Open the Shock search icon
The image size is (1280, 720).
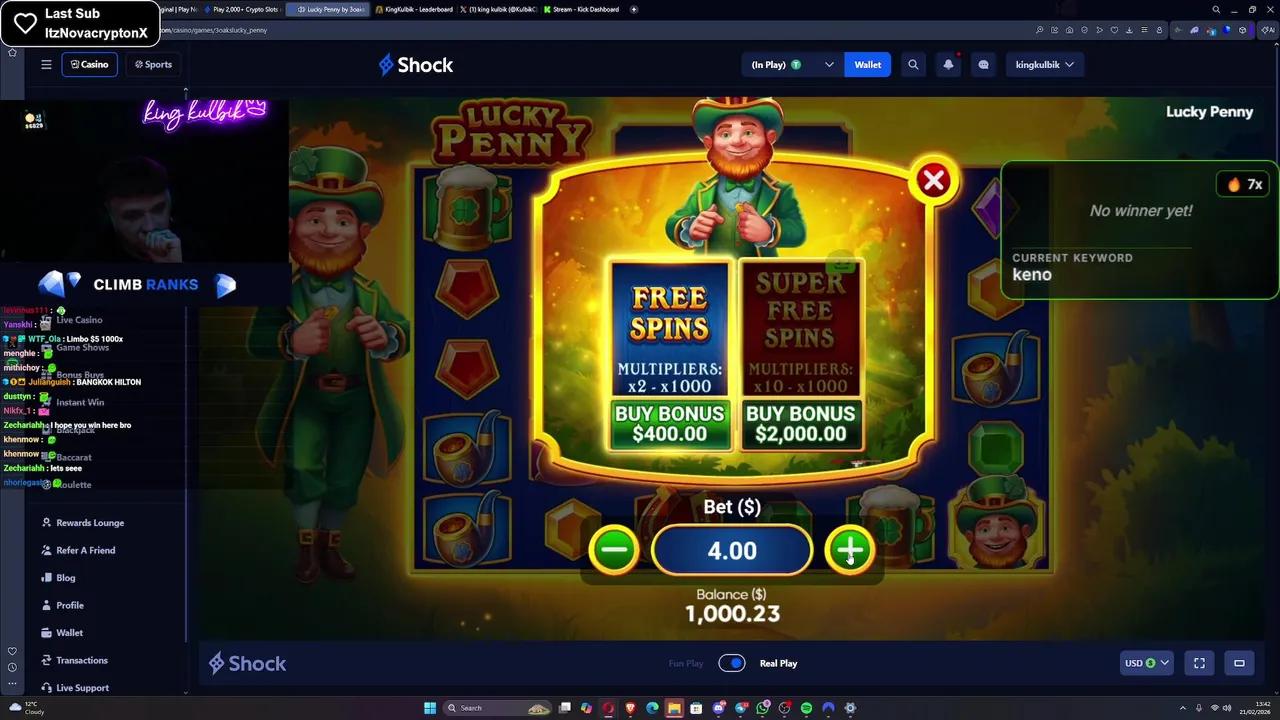(913, 64)
